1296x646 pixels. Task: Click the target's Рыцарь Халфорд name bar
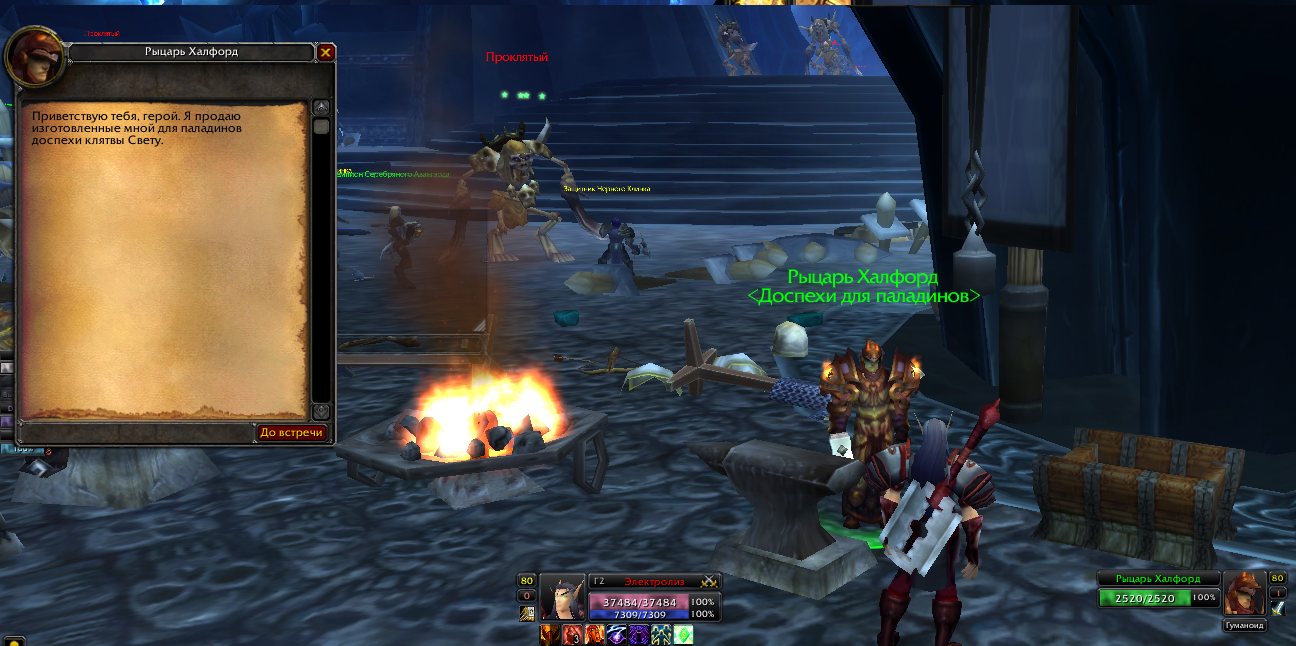(x=1158, y=579)
